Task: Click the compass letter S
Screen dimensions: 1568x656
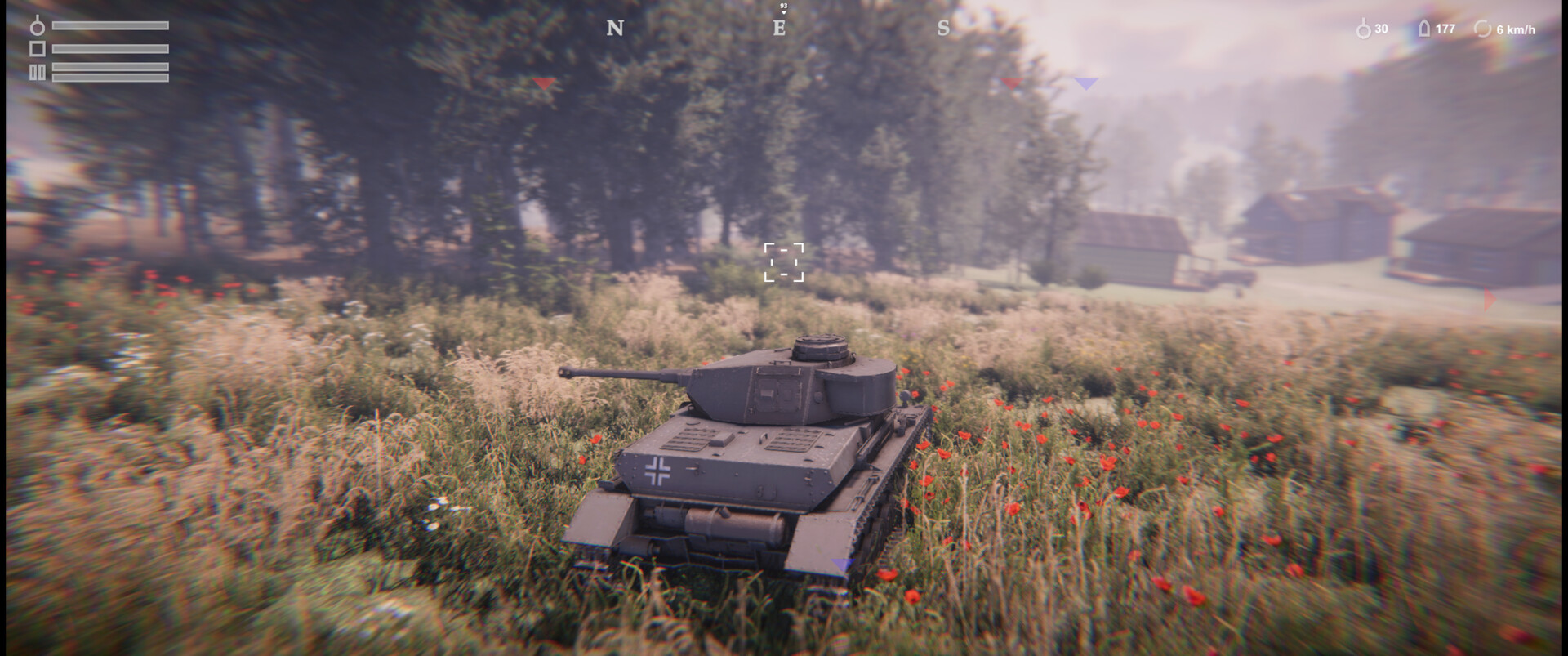Action: 944,29
